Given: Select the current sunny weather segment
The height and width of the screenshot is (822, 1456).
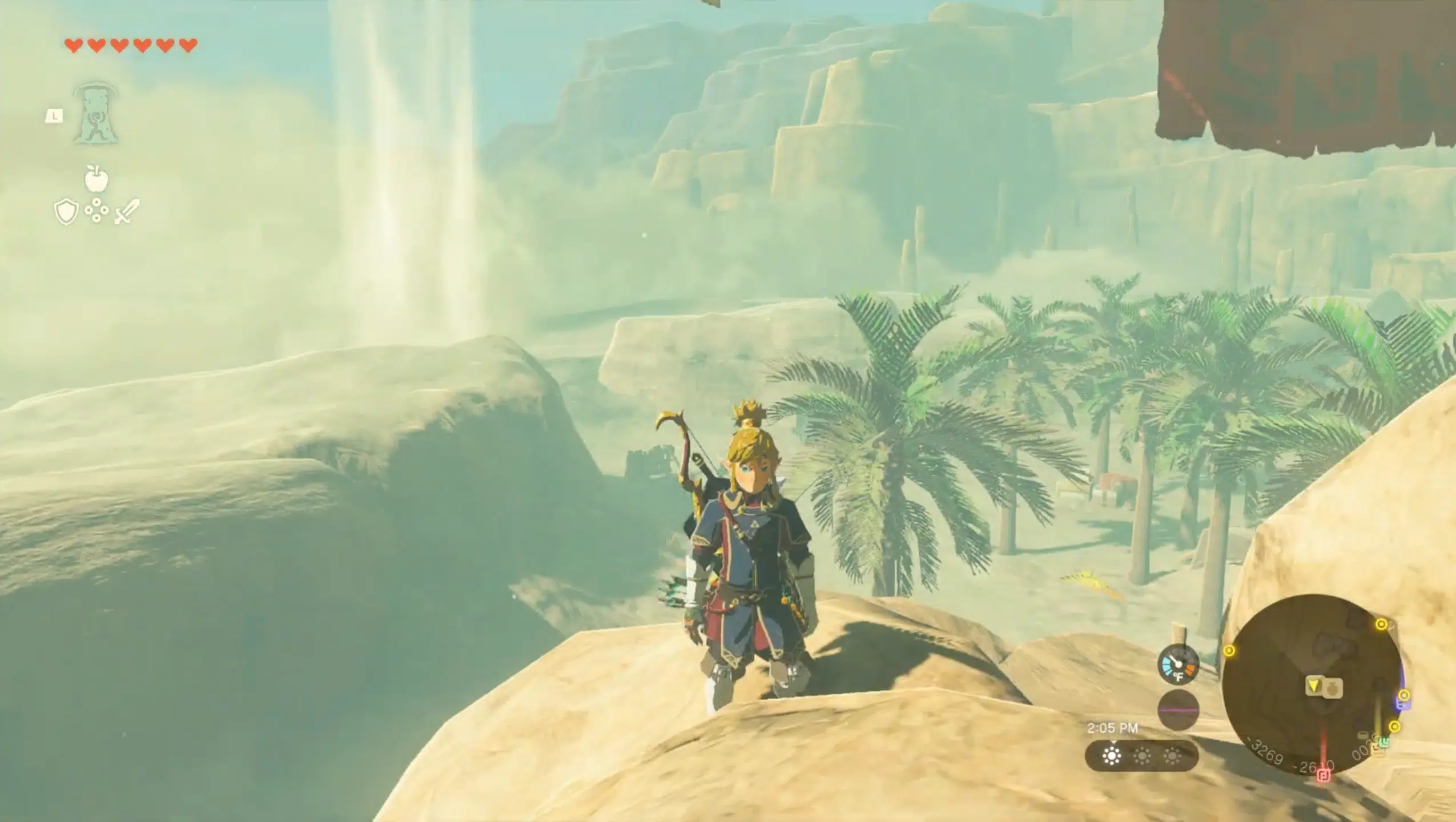Looking at the screenshot, I should pos(1113,756).
